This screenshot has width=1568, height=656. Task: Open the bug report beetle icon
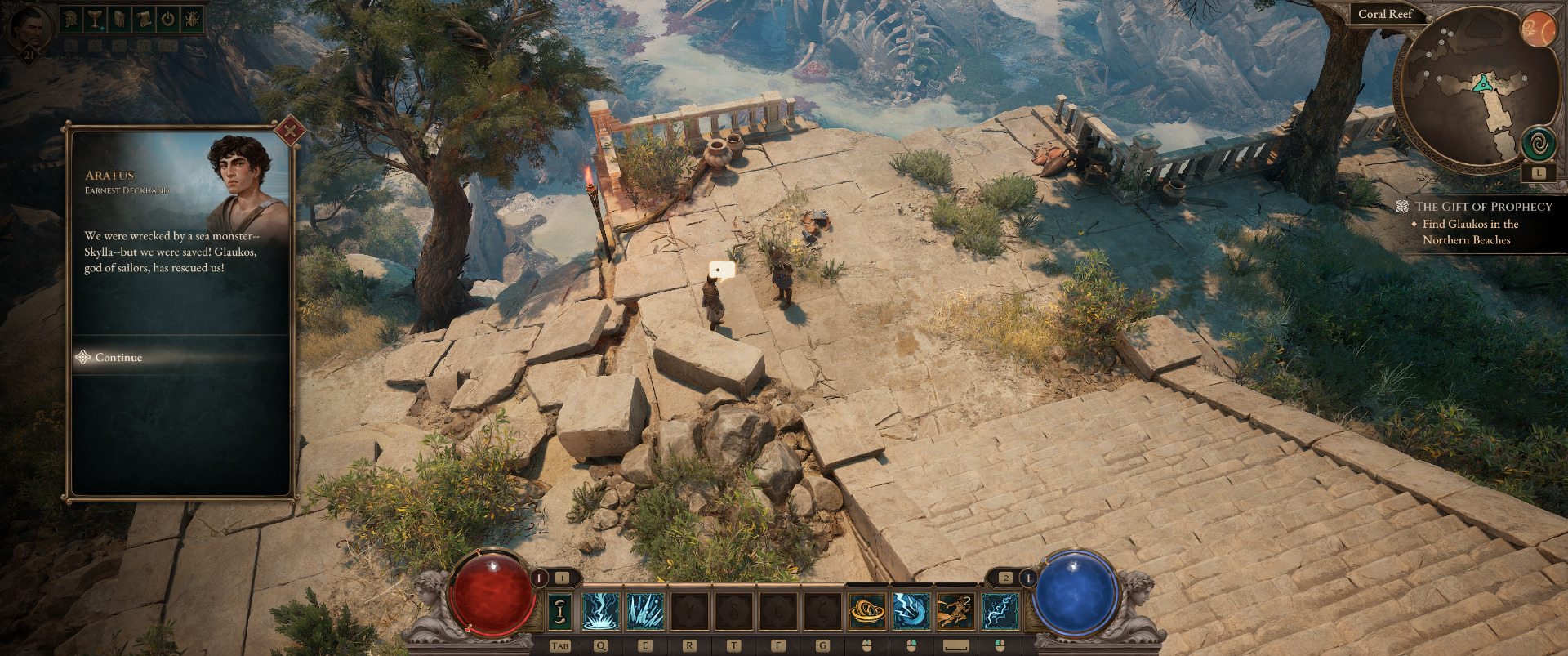(193, 19)
